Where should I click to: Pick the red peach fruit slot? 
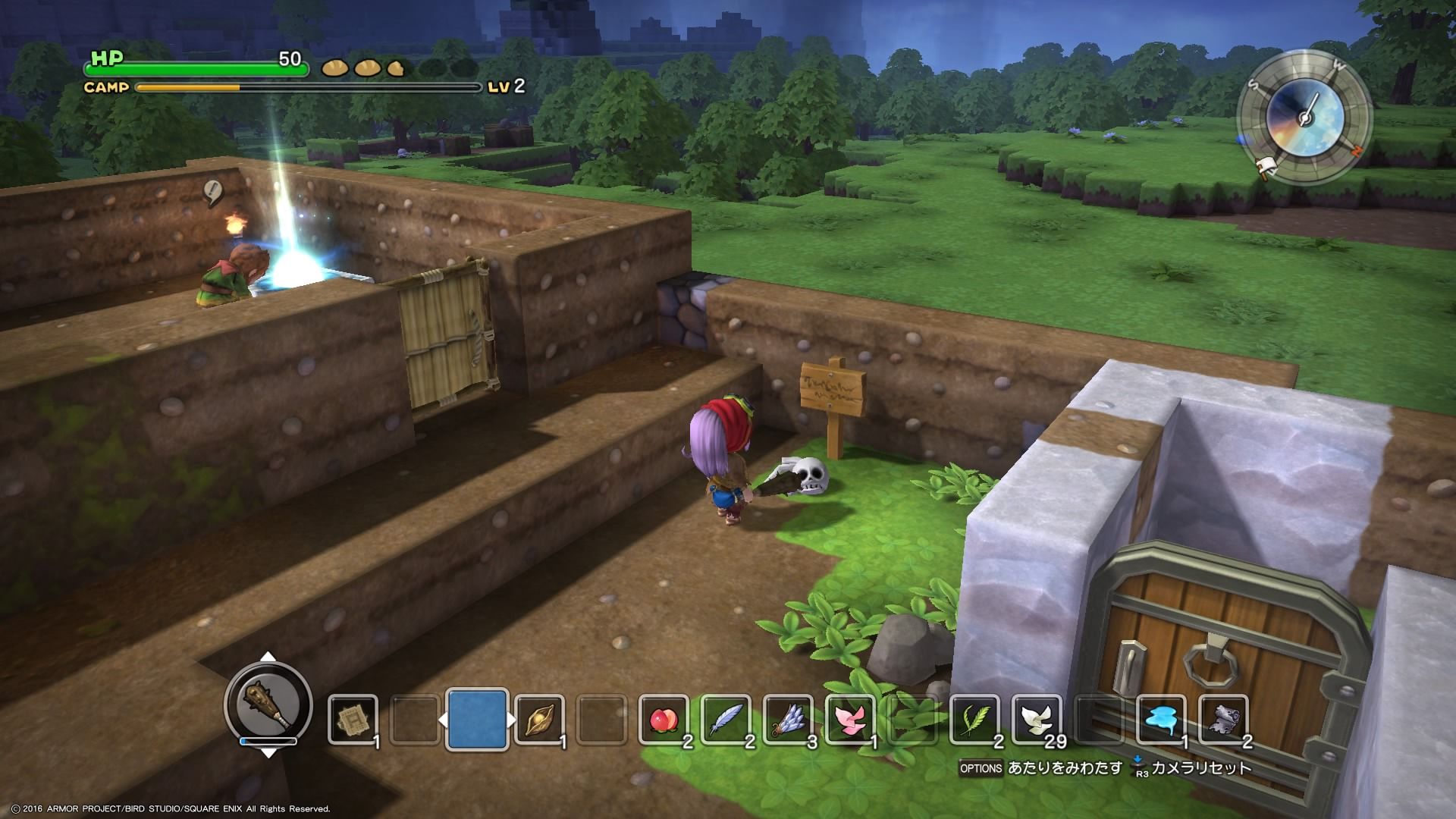tap(664, 719)
